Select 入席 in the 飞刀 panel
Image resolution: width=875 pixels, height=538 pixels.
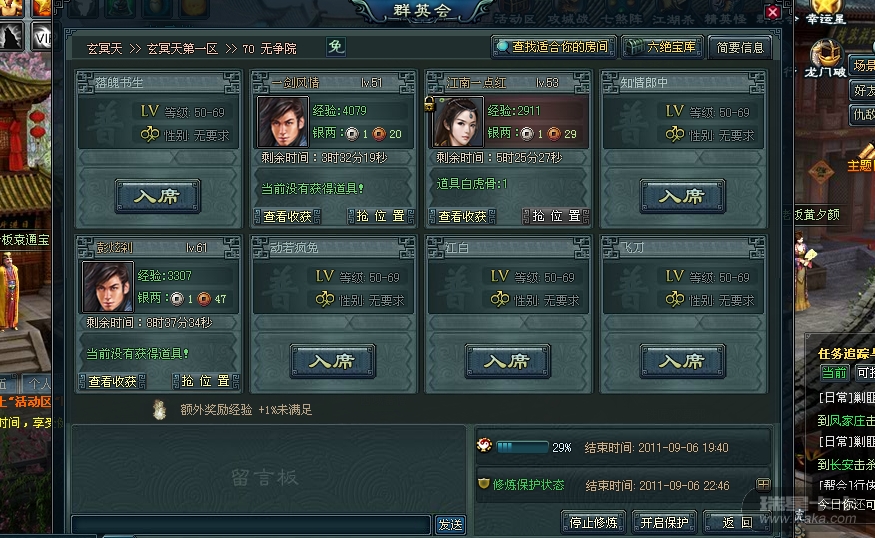682,361
